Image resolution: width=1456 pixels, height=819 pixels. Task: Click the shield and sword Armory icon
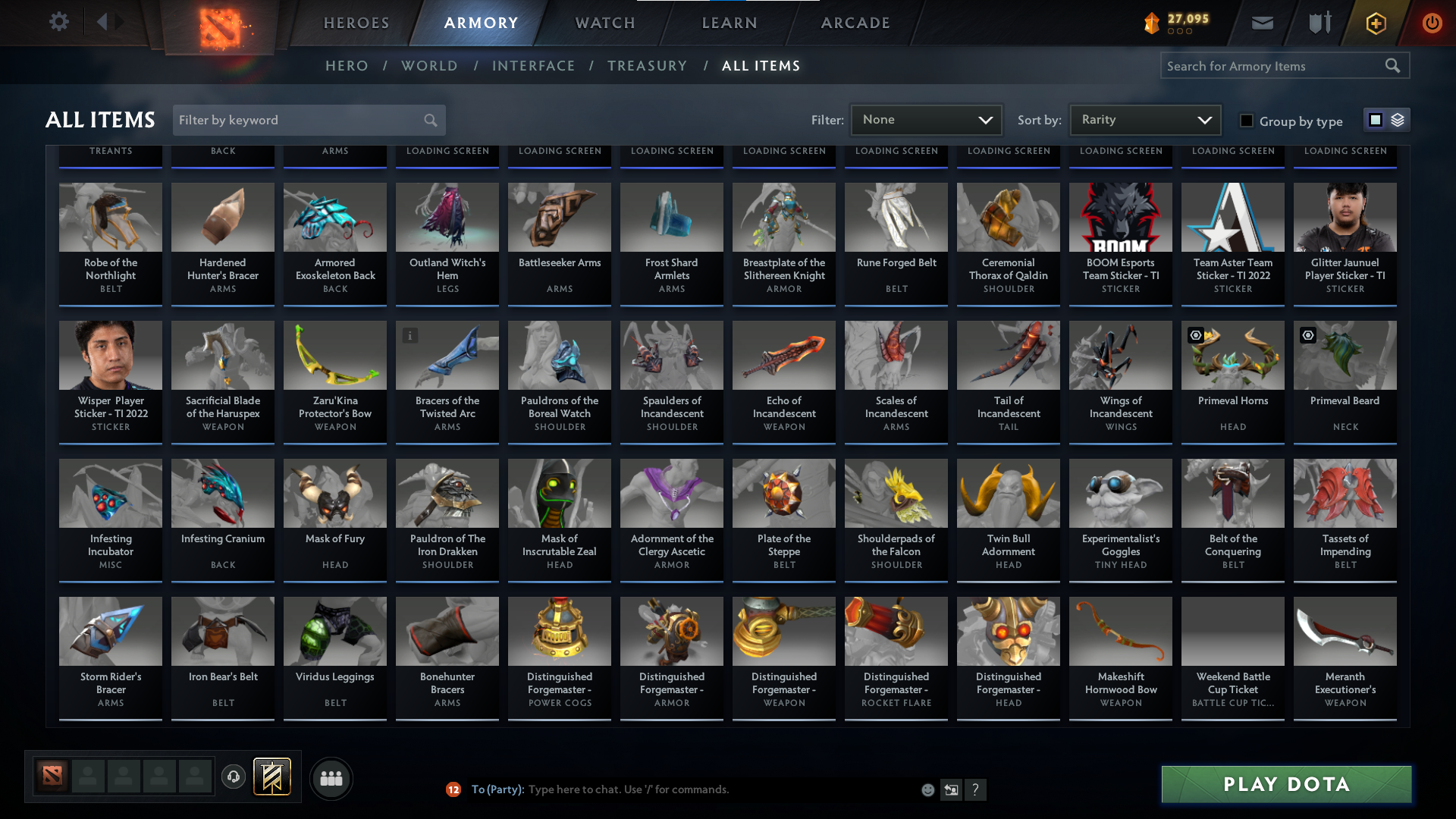pos(1319,23)
